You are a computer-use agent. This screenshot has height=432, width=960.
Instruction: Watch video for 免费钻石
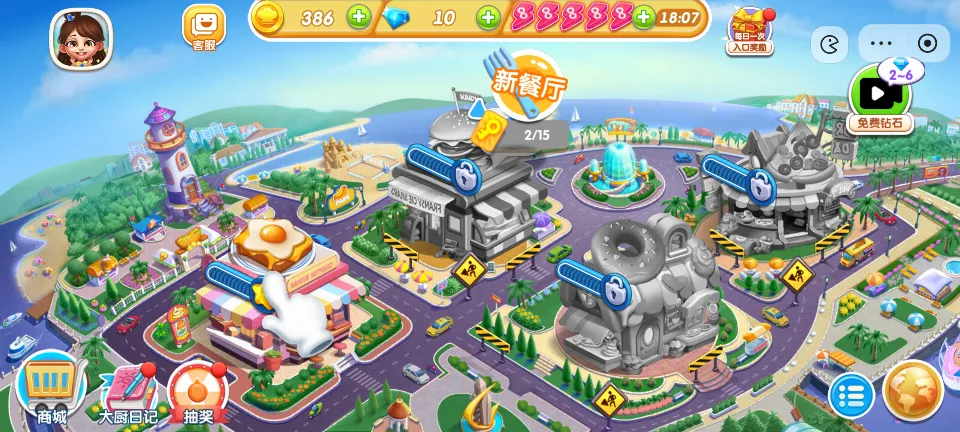coord(880,99)
